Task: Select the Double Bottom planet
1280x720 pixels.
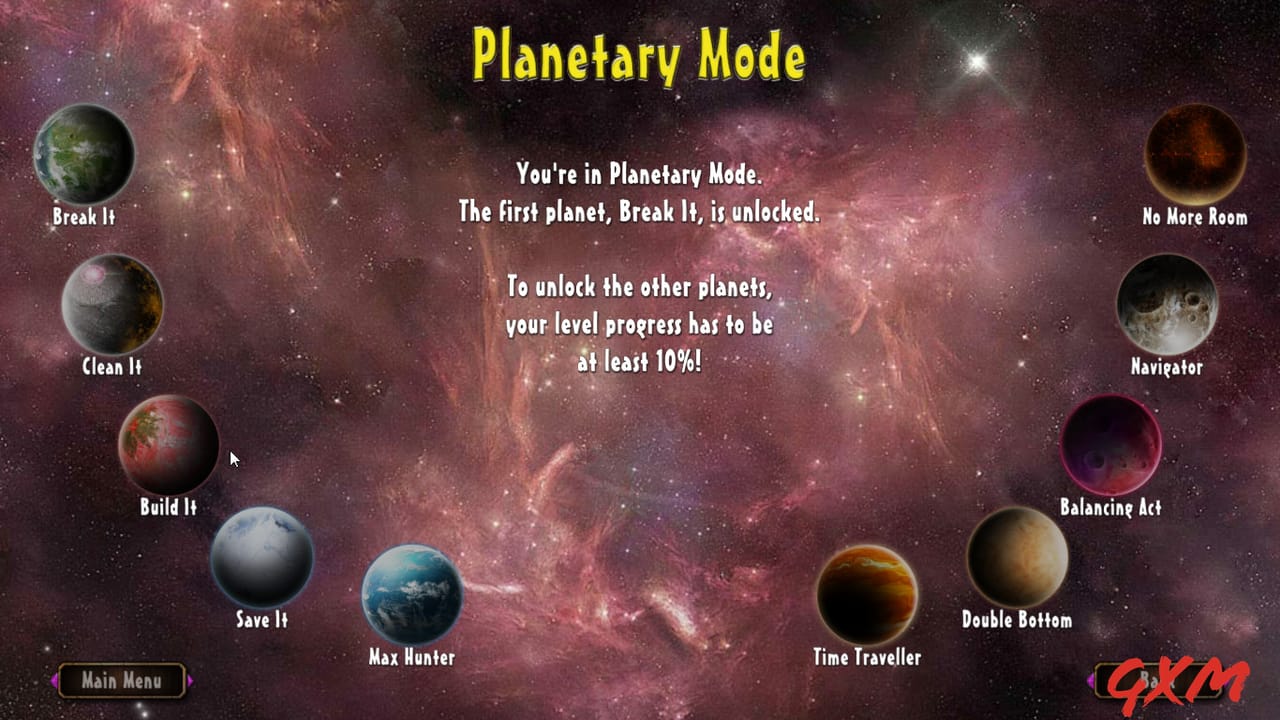Action: coord(1016,558)
